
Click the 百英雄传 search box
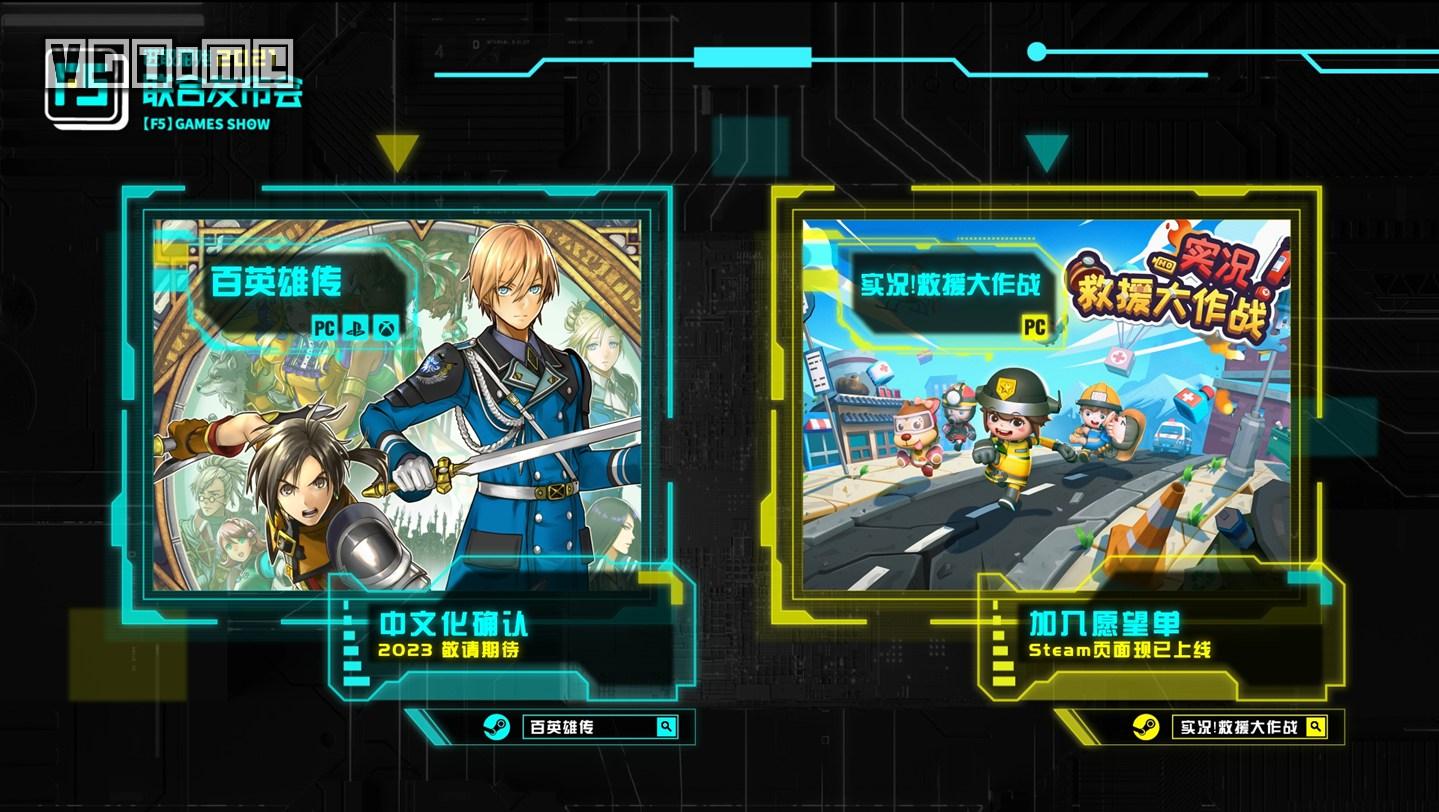click(x=588, y=727)
